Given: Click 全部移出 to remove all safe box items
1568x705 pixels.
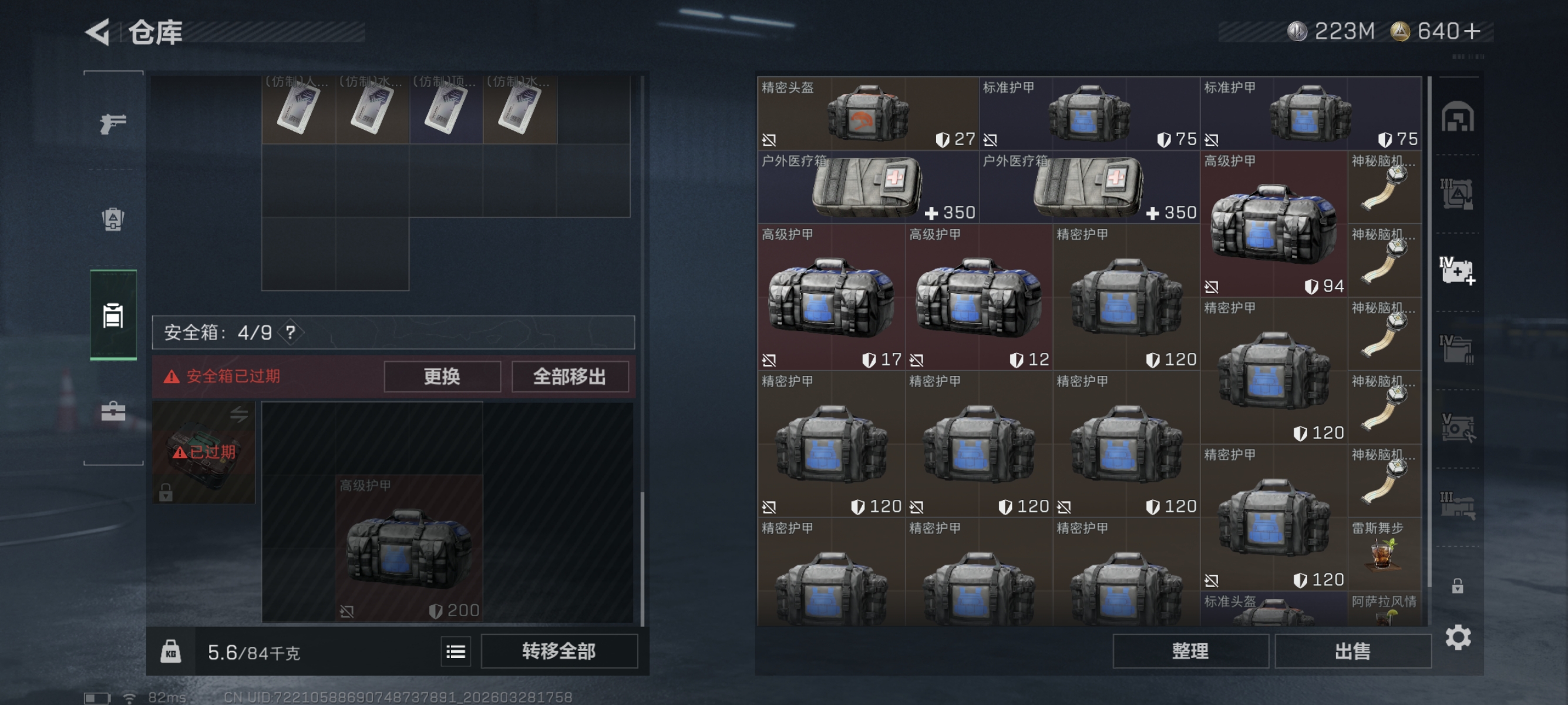Looking at the screenshot, I should (x=570, y=376).
